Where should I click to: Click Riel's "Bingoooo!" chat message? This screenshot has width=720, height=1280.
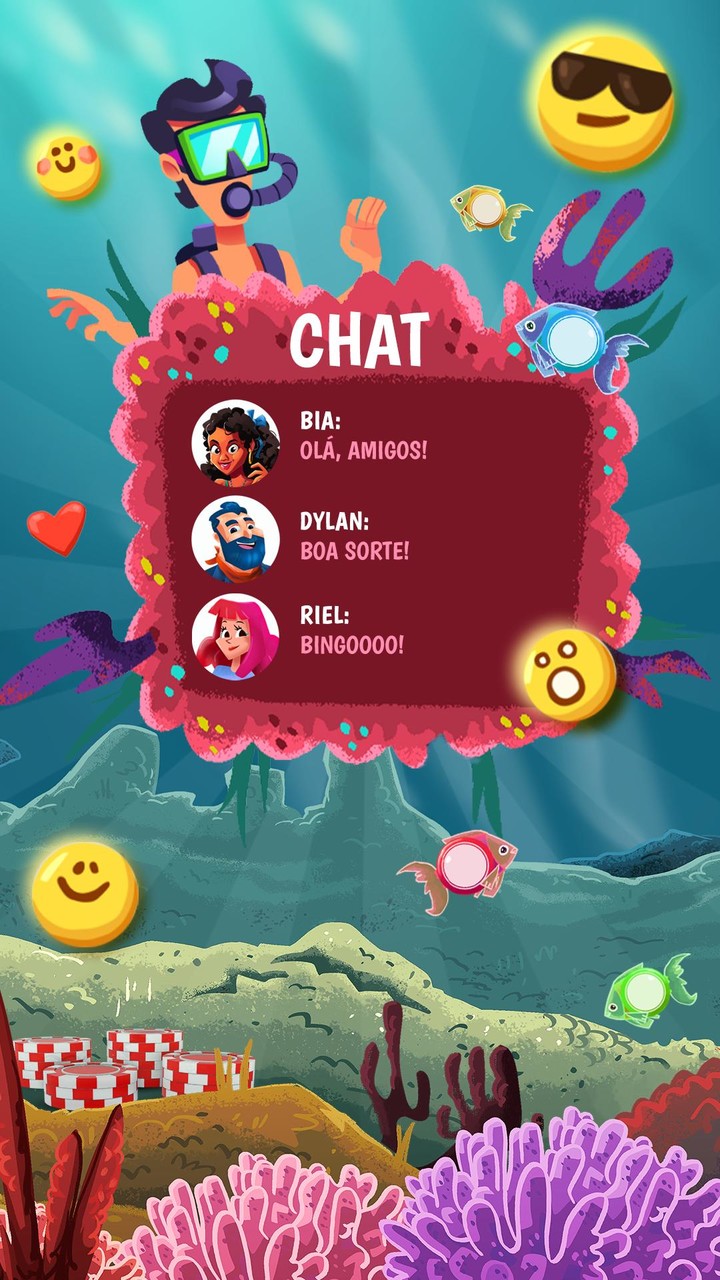pyautogui.click(x=352, y=644)
